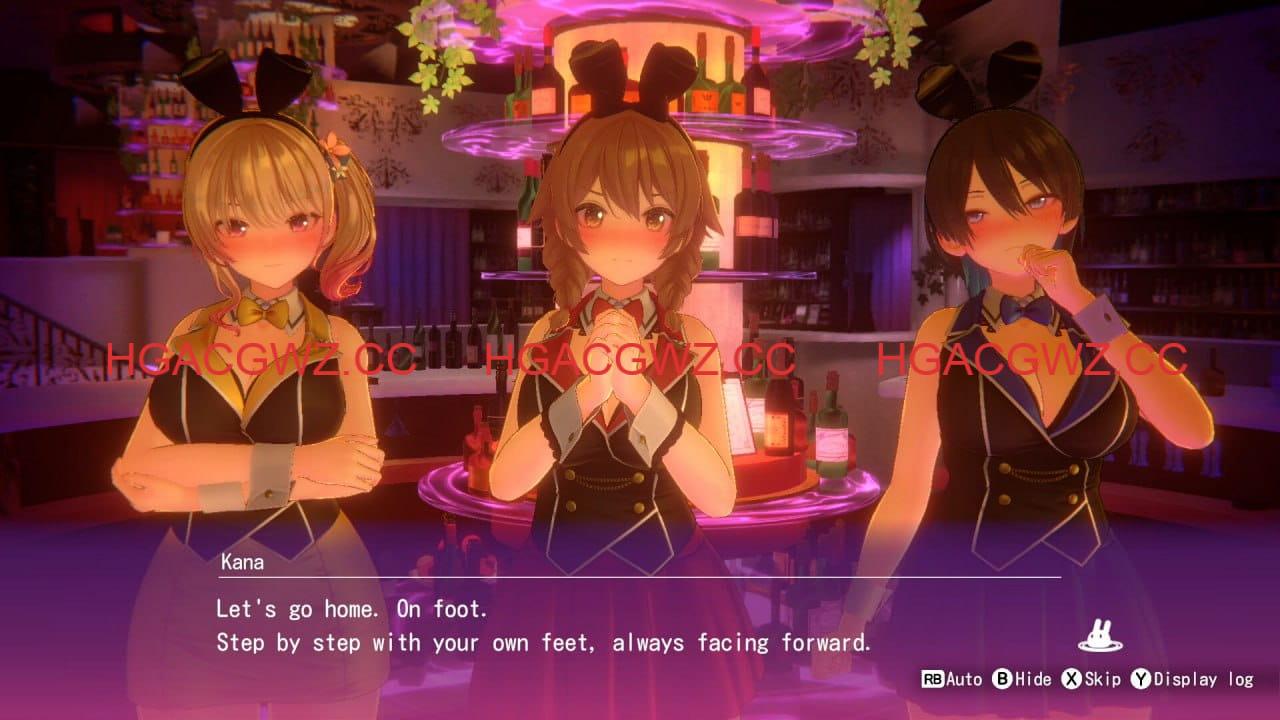1280x720 pixels.
Task: Click the circular X button prompt icon
Action: 1072,678
